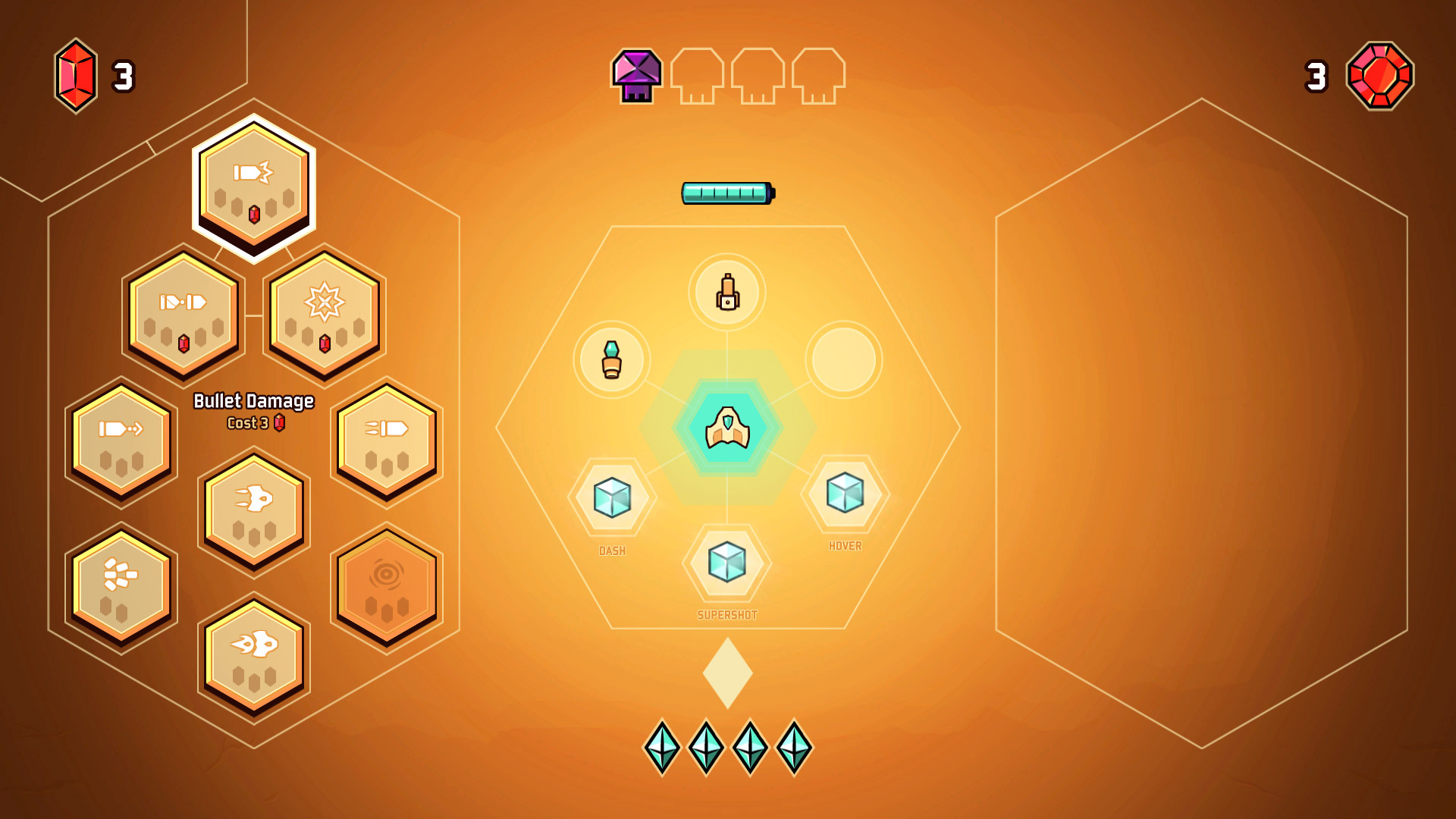The width and height of the screenshot is (1456, 819).
Task: Select the double-bullet fire rate upgrade hex
Action: pyautogui.click(x=183, y=314)
